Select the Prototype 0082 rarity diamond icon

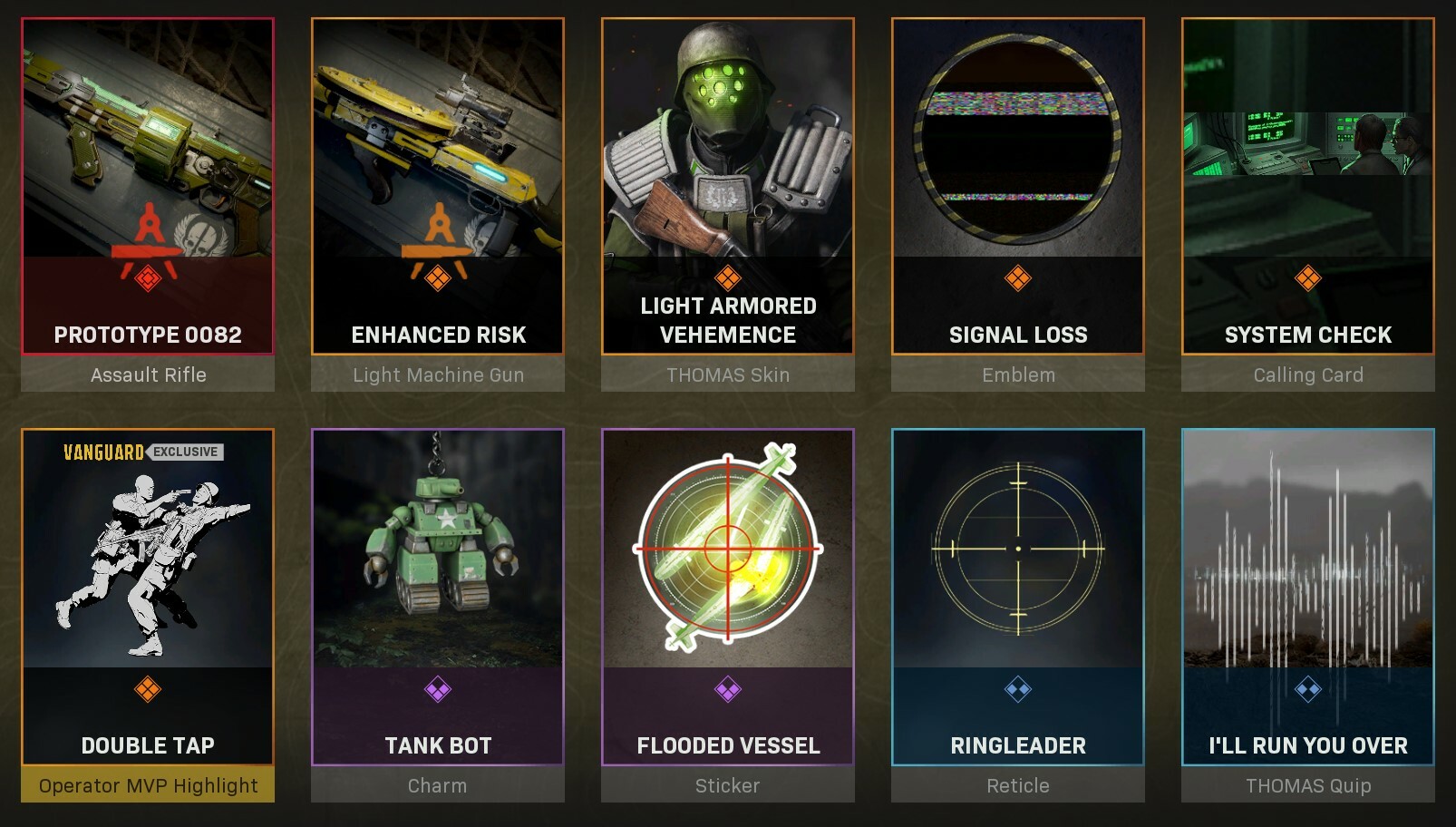click(148, 279)
